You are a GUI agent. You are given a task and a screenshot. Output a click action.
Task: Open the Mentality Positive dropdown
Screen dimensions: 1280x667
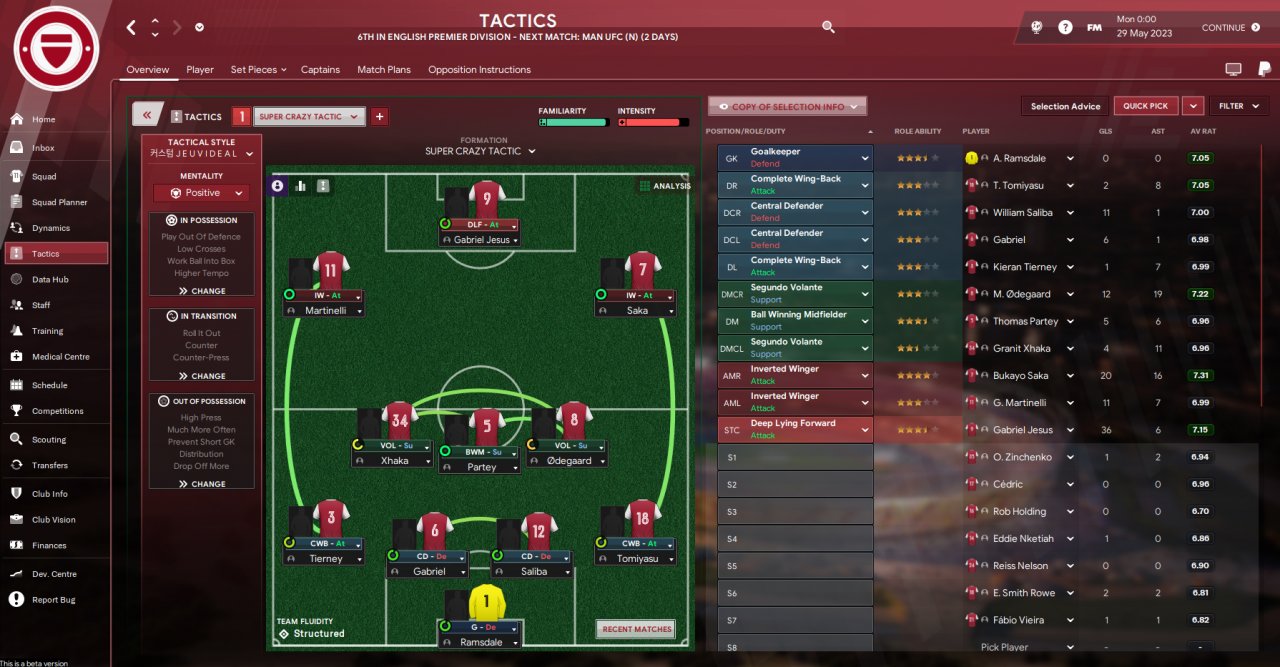point(201,193)
